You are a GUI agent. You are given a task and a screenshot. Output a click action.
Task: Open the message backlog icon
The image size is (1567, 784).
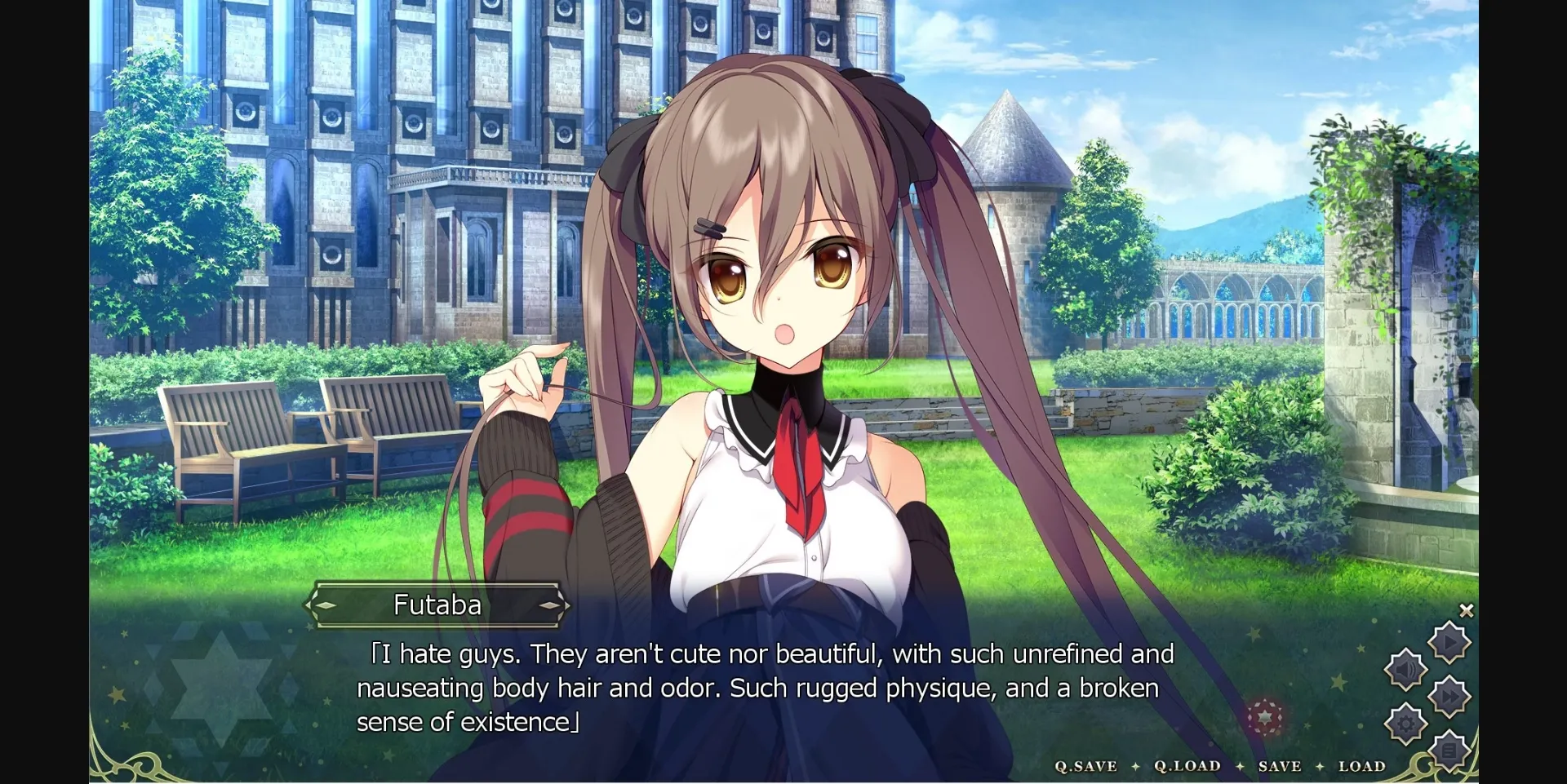[1449, 750]
